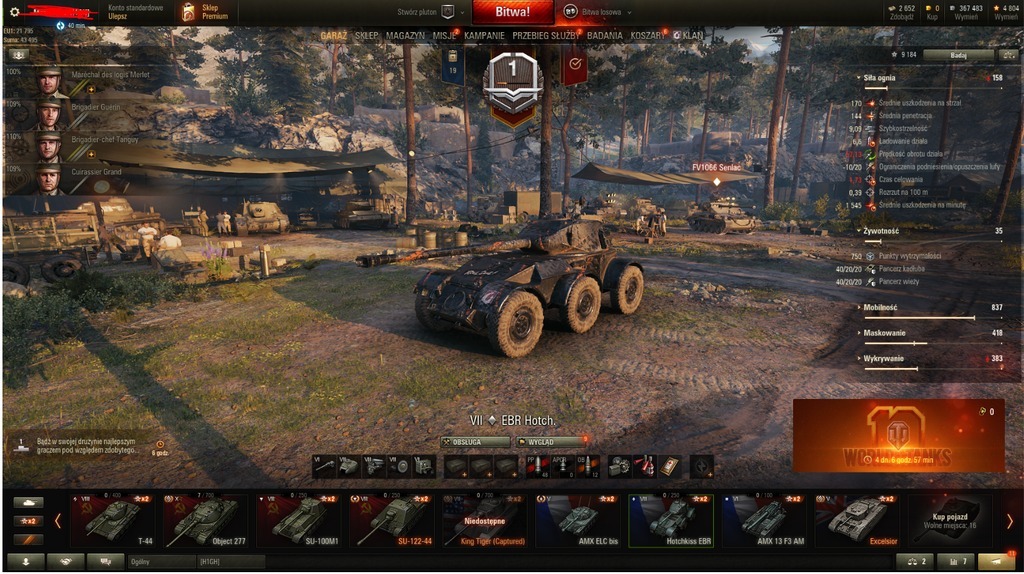
Task: Switch to the Koszary tab
Action: coord(648,35)
